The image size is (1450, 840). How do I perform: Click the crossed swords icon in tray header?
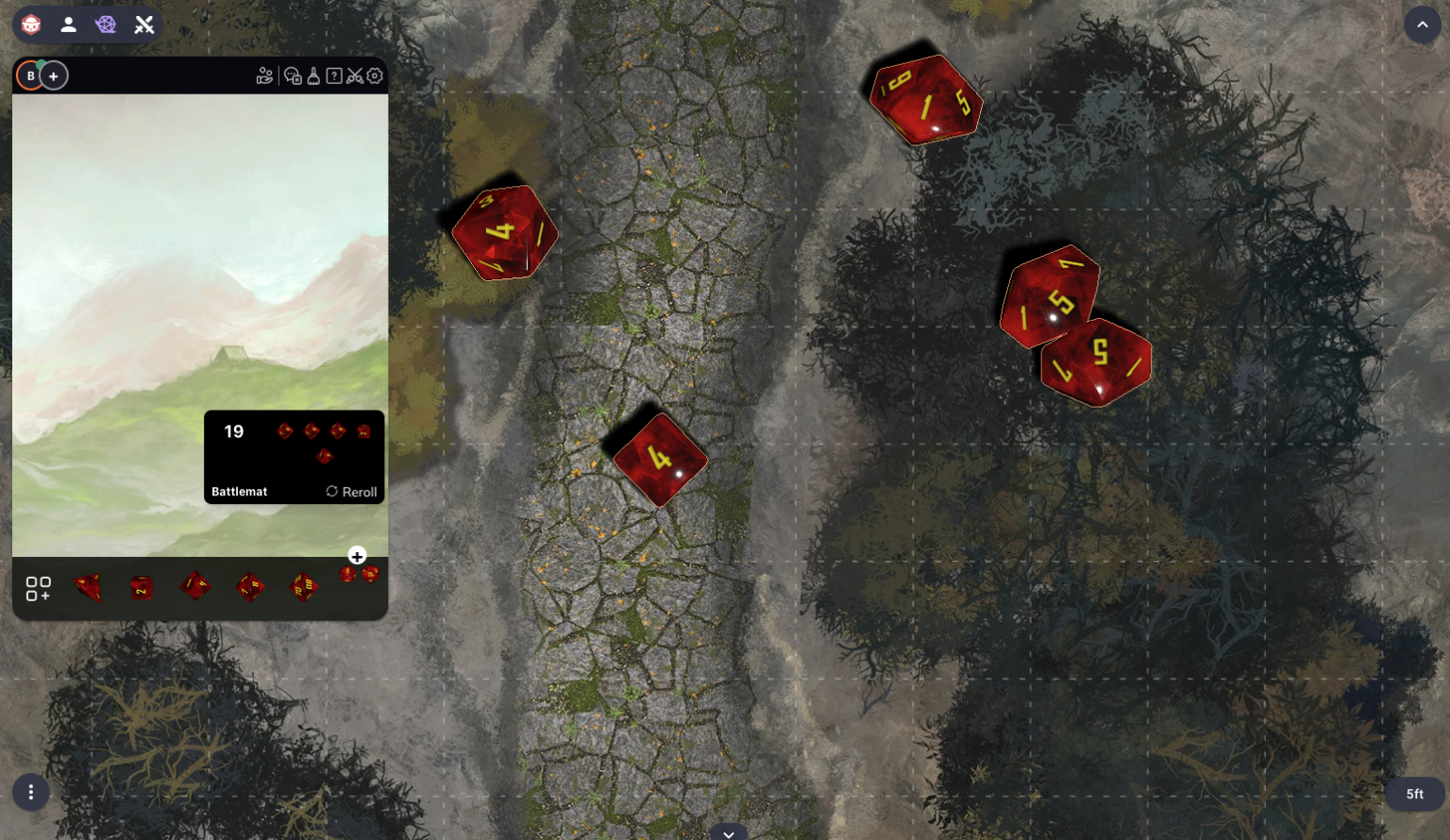point(354,76)
